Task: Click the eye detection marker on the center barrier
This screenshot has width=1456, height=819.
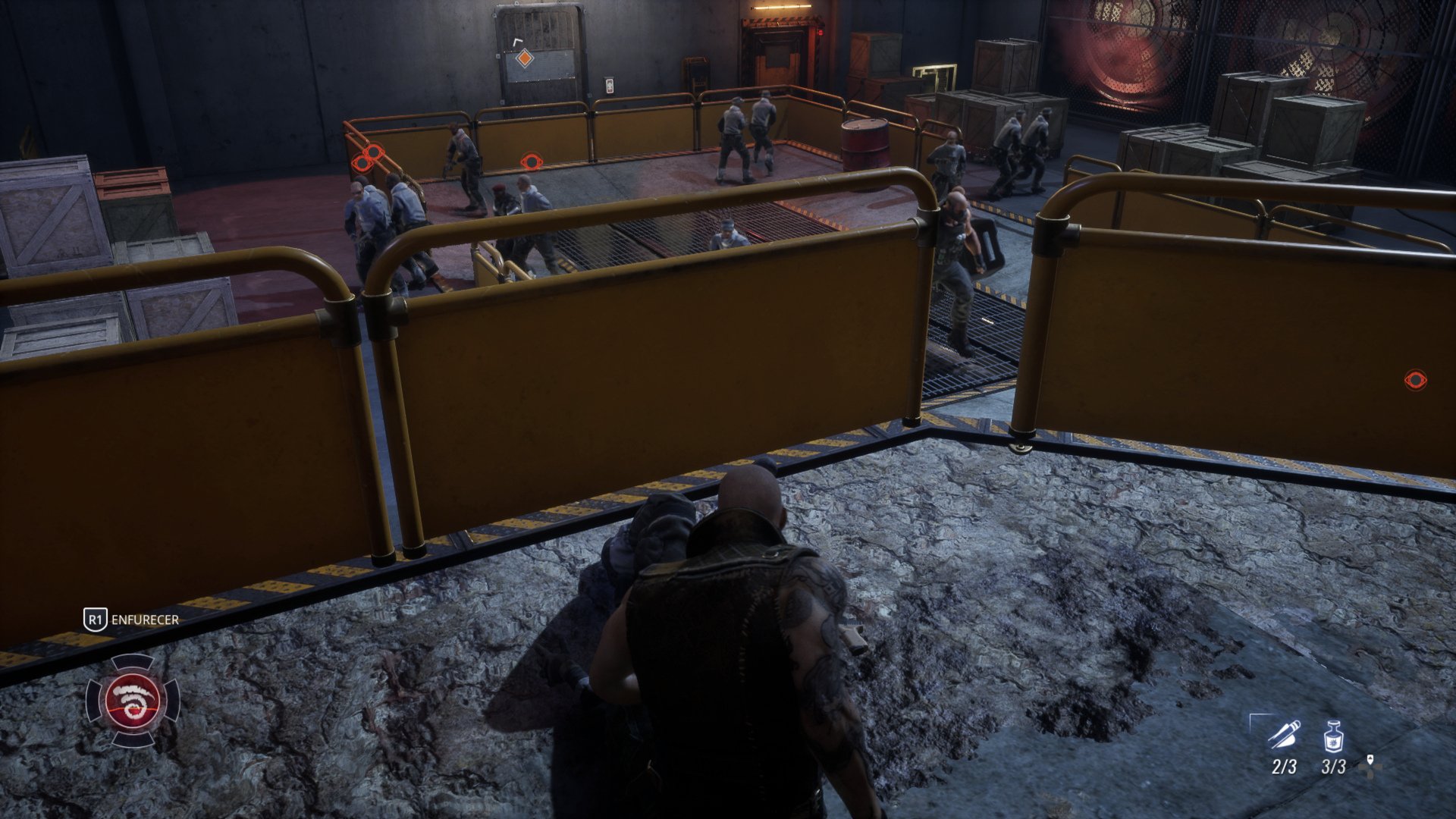Action: tap(532, 160)
